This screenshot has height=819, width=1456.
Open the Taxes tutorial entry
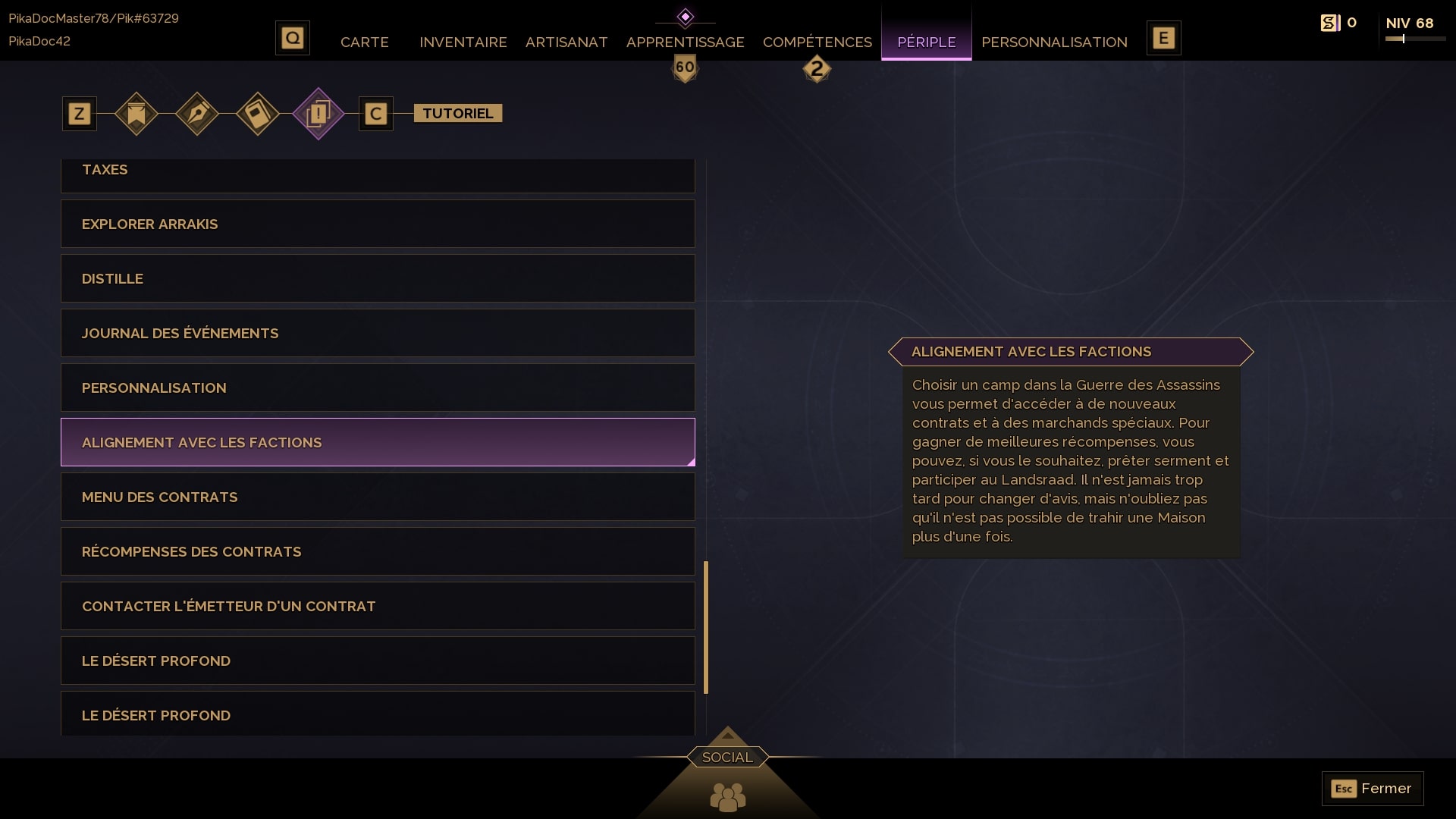pos(378,171)
